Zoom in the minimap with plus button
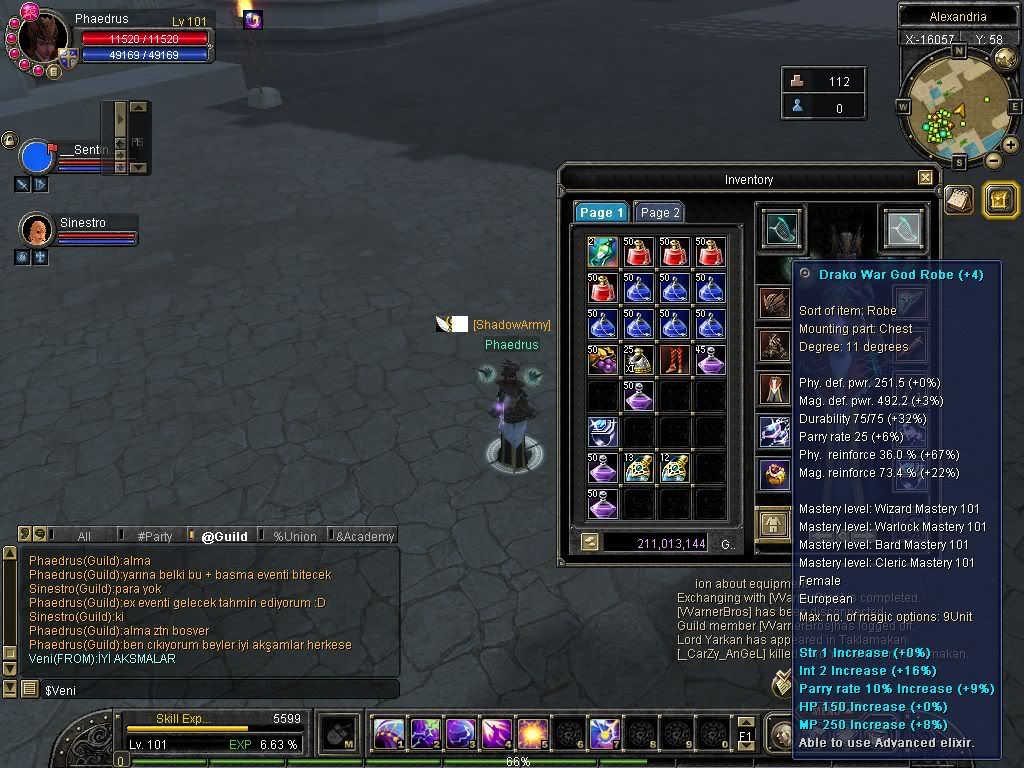The height and width of the screenshot is (768, 1024). point(1010,145)
